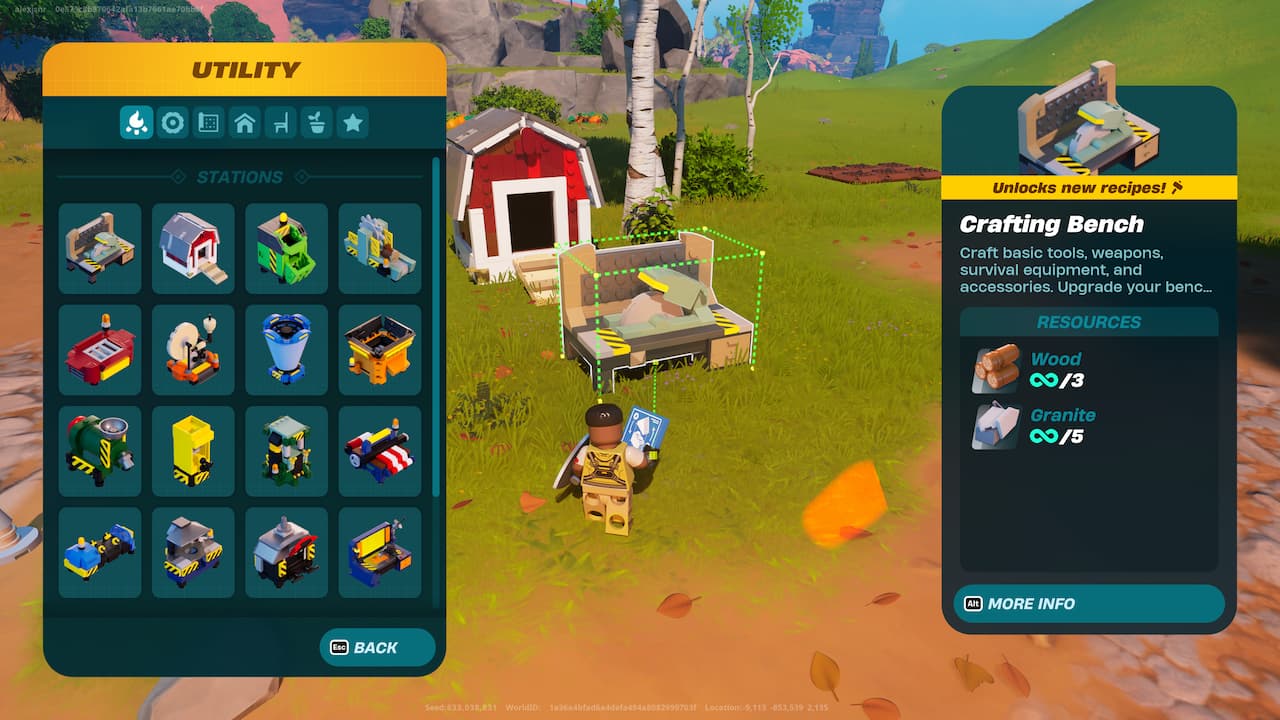Choose the red barn station tile
The height and width of the screenshot is (720, 1280).
pyautogui.click(x=193, y=248)
